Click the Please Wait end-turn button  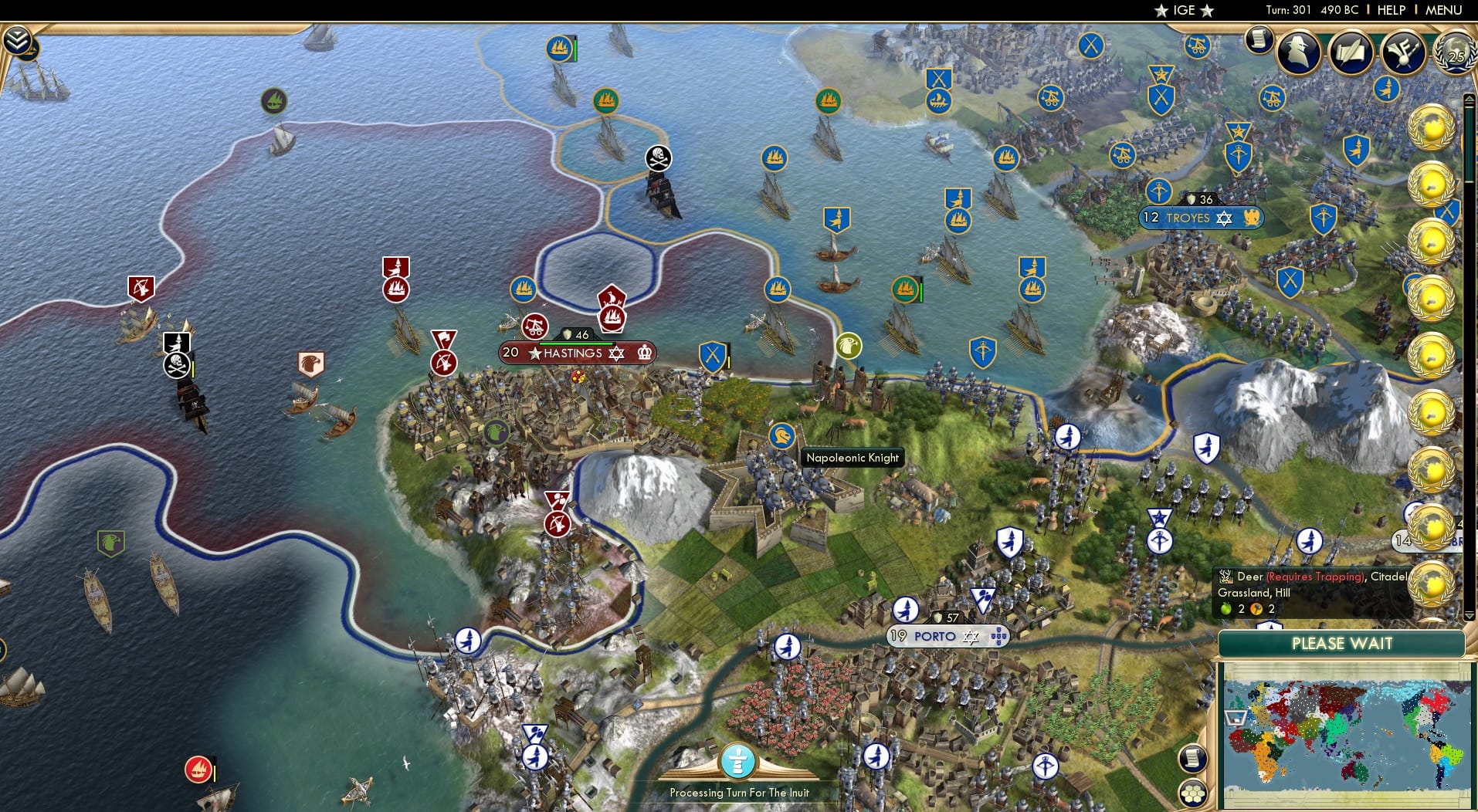pos(1342,643)
